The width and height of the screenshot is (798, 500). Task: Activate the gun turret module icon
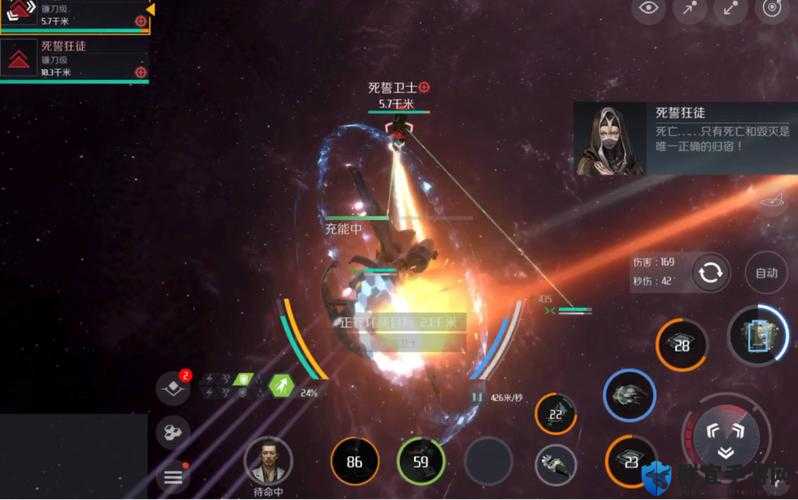pos(556,461)
